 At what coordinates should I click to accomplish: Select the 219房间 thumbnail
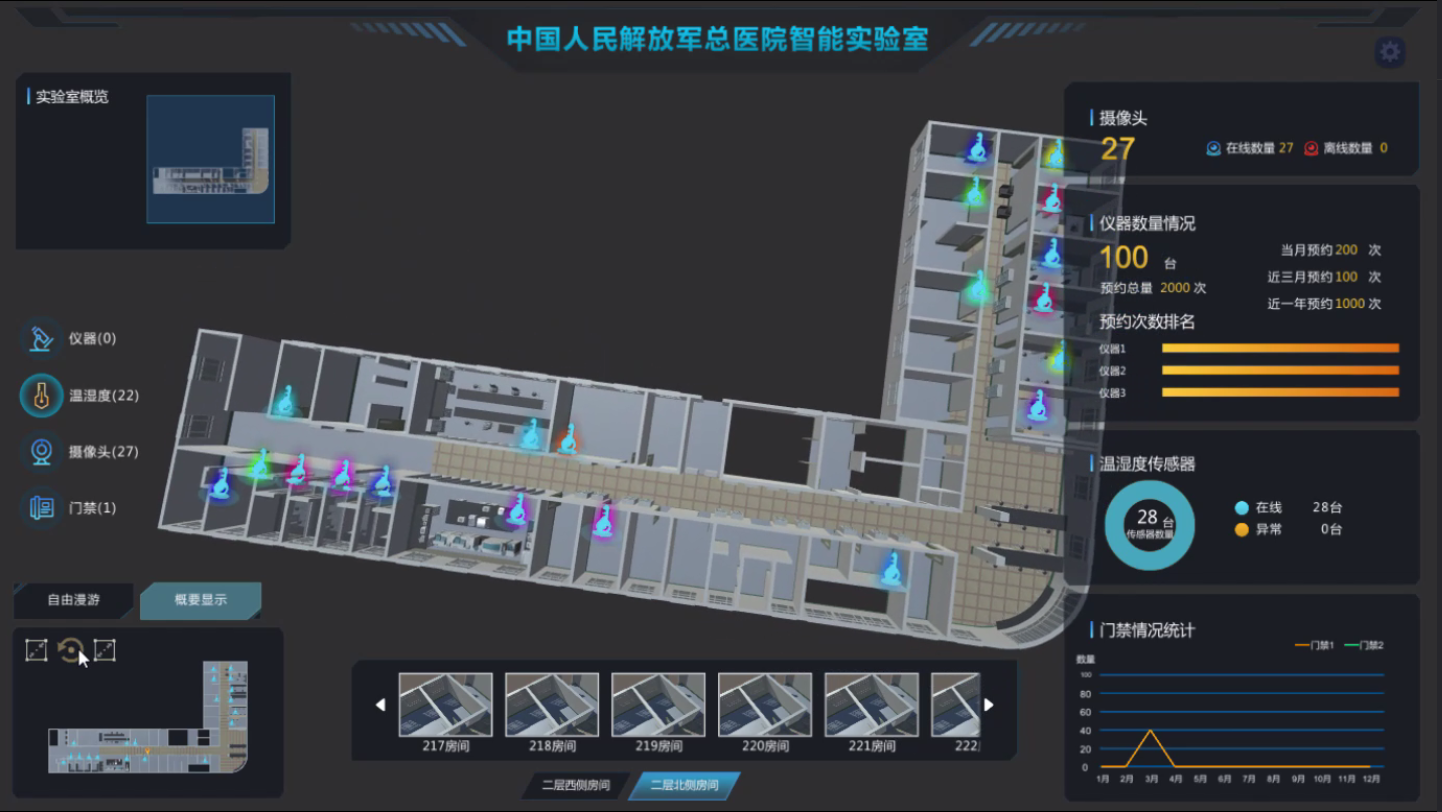[658, 703]
